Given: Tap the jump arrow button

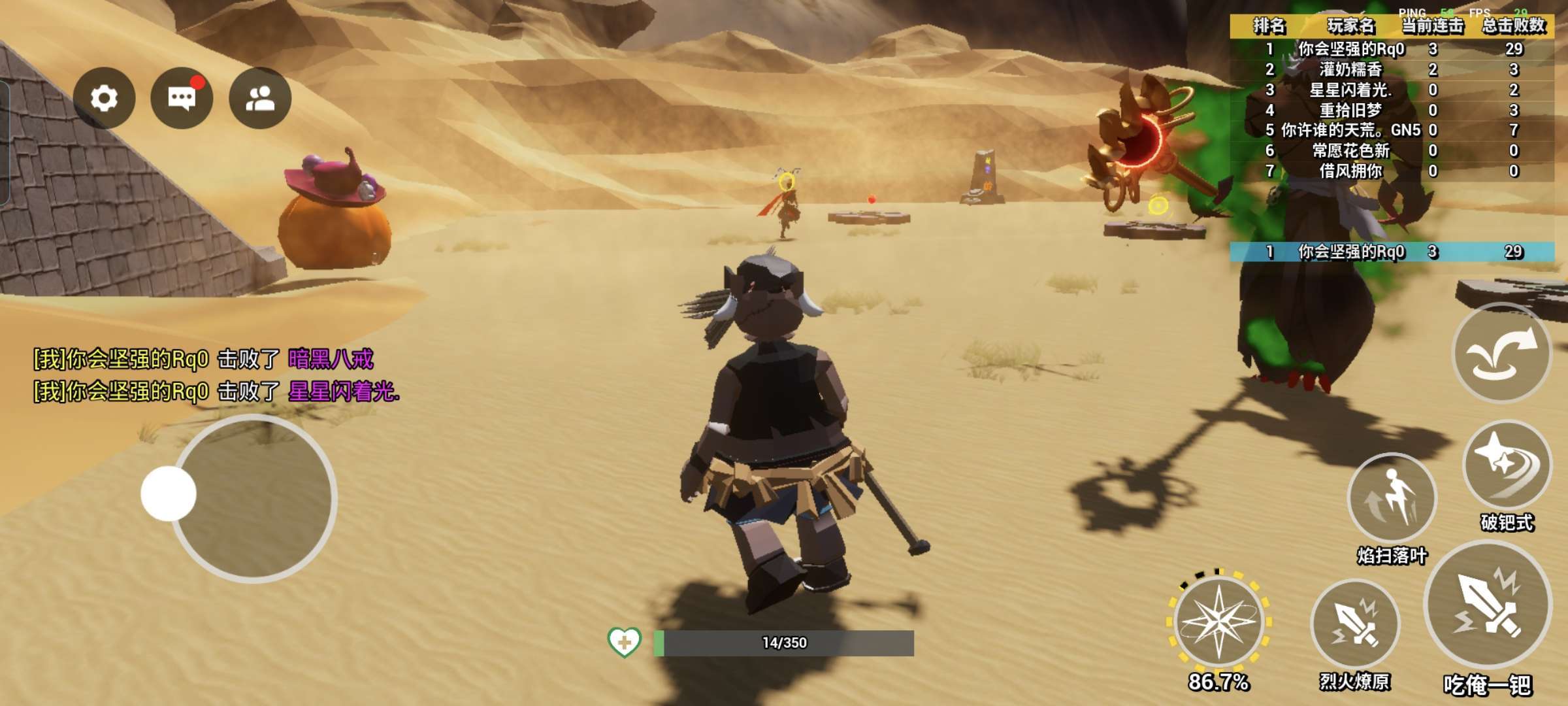Looking at the screenshot, I should coord(1501,353).
